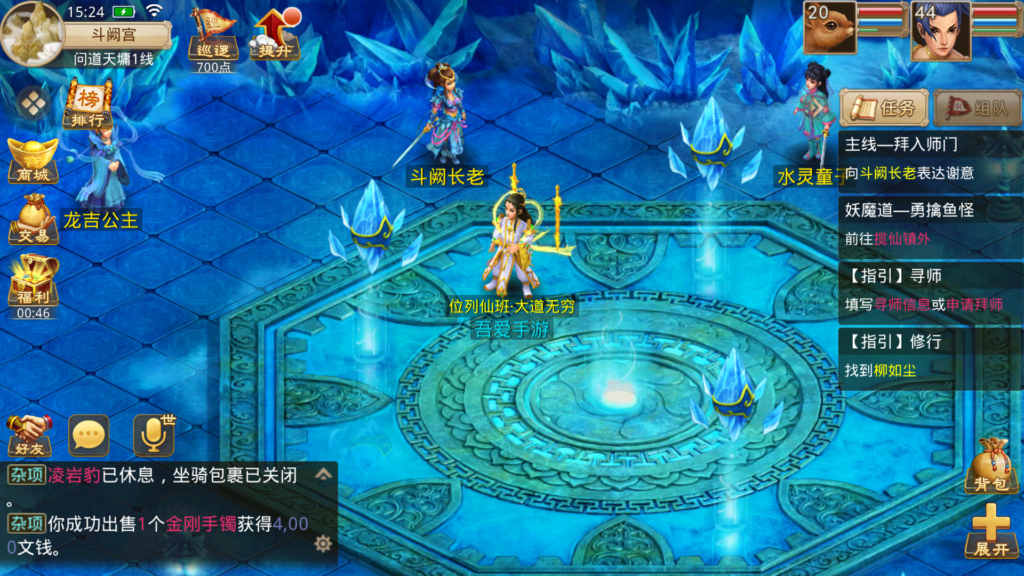Screen dimensions: 1024x576
Task: Activate the world voice microphone button
Action: tap(153, 434)
